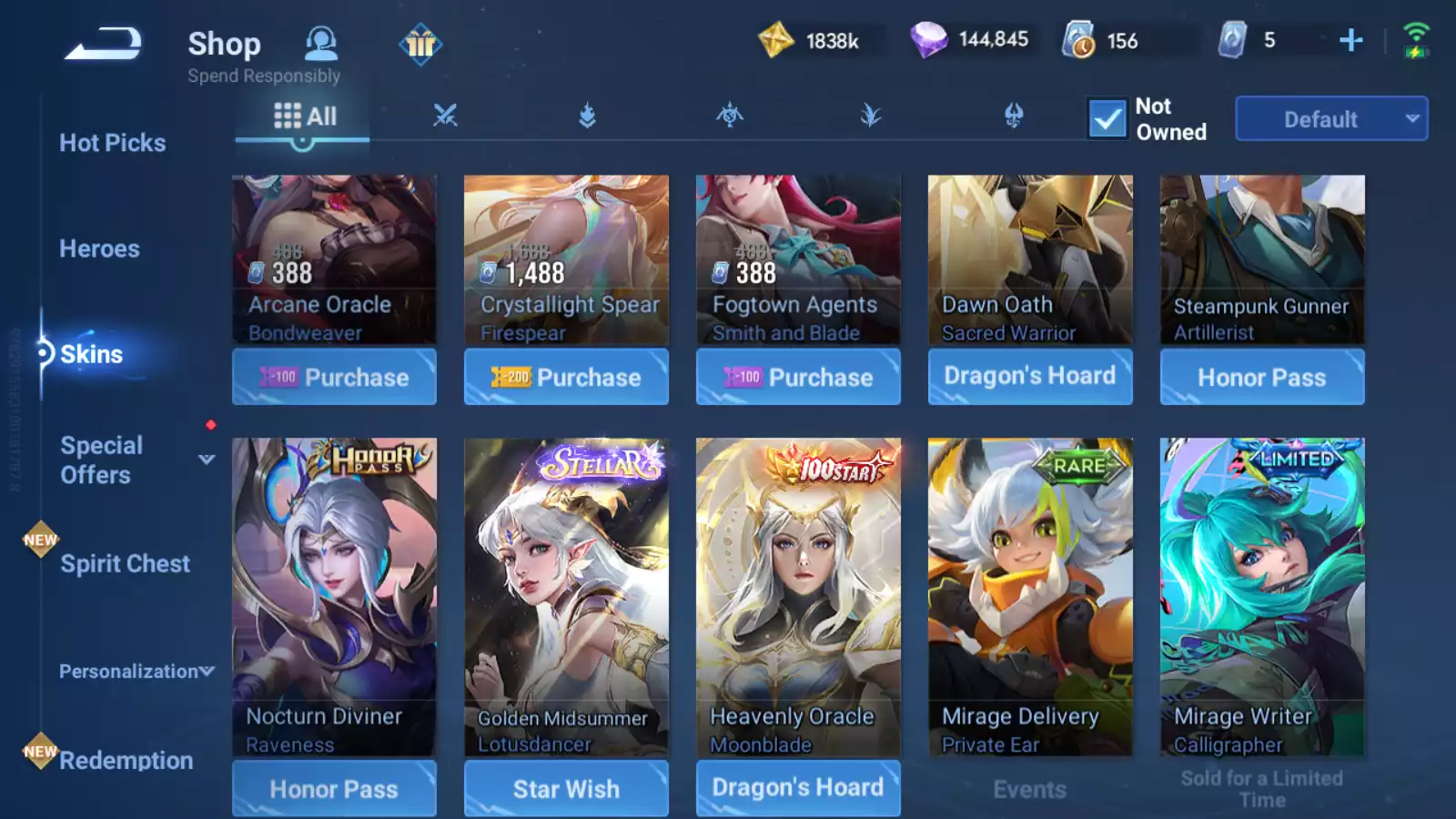Open the Hot Picks section

pos(112,143)
